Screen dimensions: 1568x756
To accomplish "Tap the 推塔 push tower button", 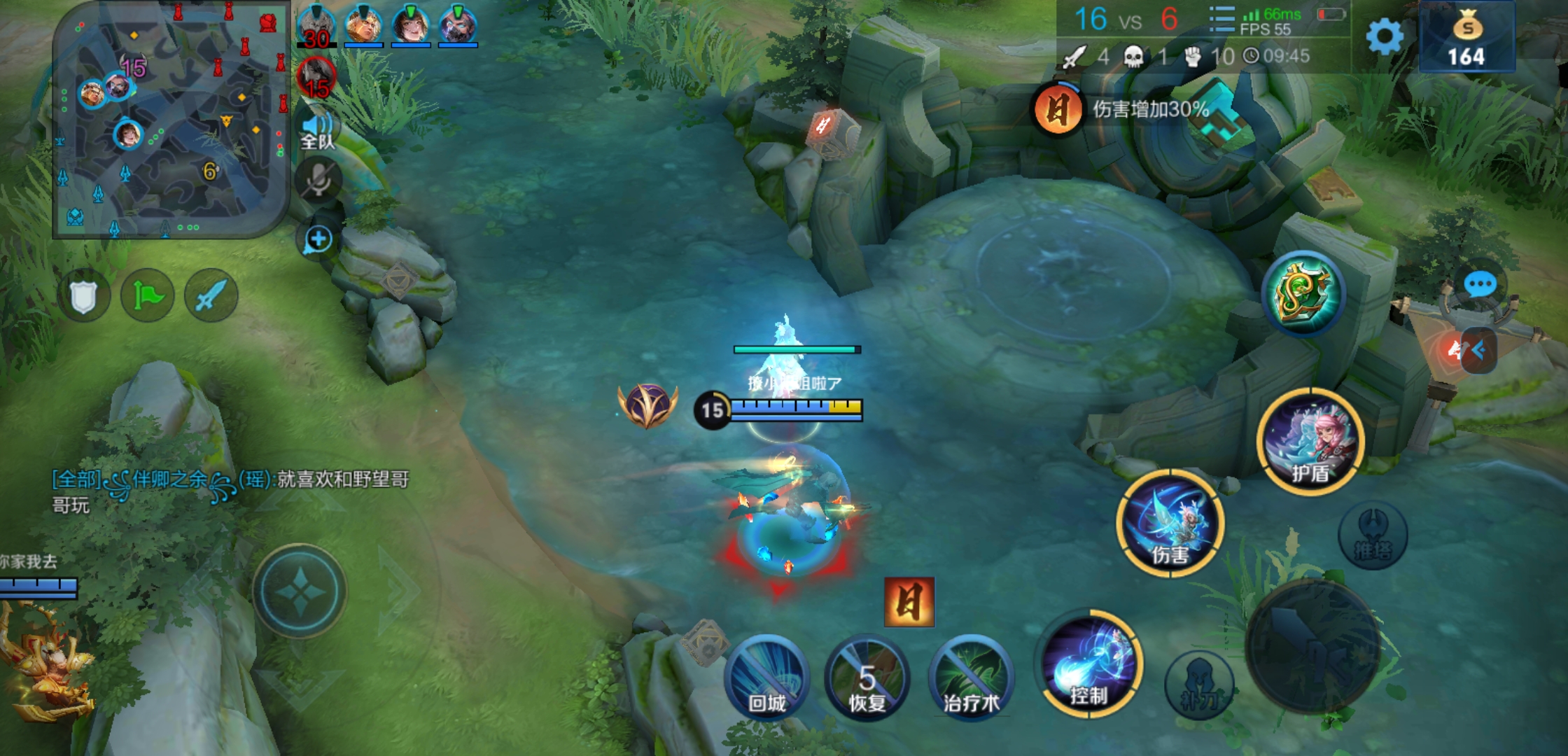I will (x=1373, y=535).
